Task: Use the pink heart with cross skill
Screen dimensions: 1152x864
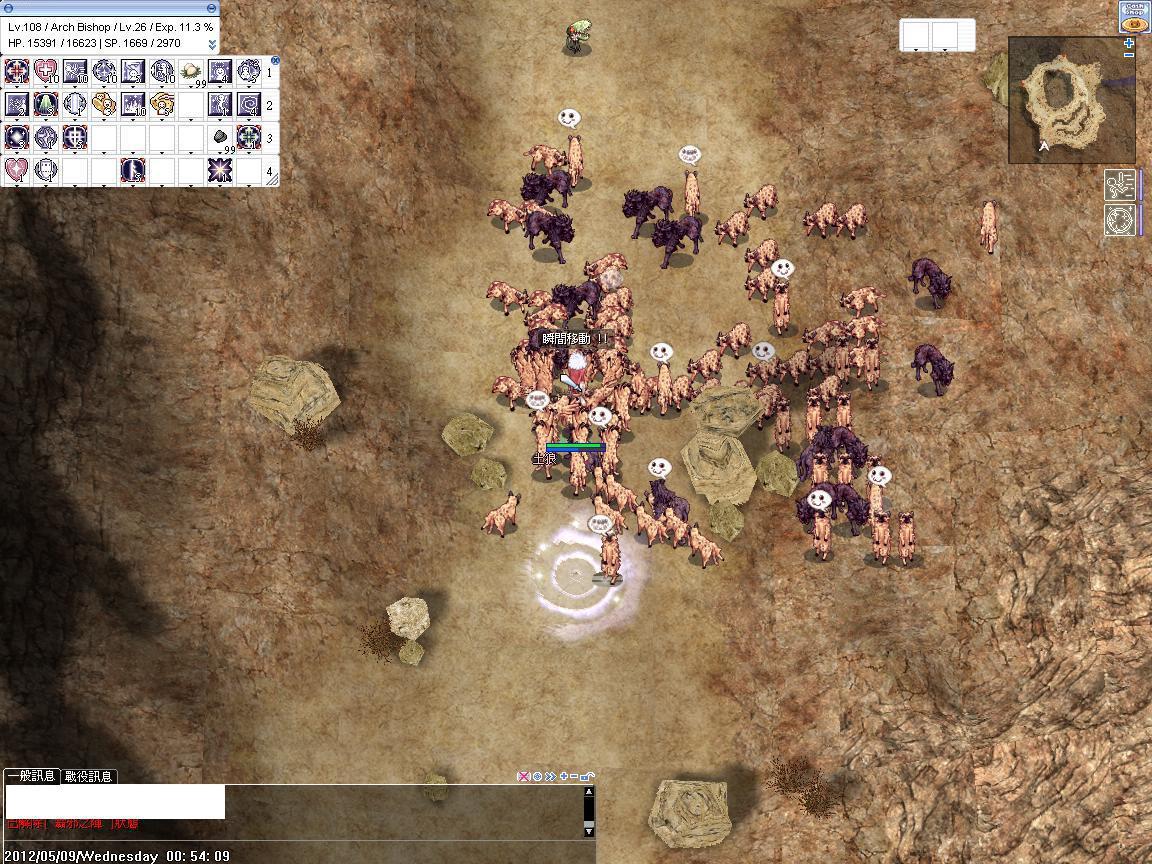Action: 47,71
